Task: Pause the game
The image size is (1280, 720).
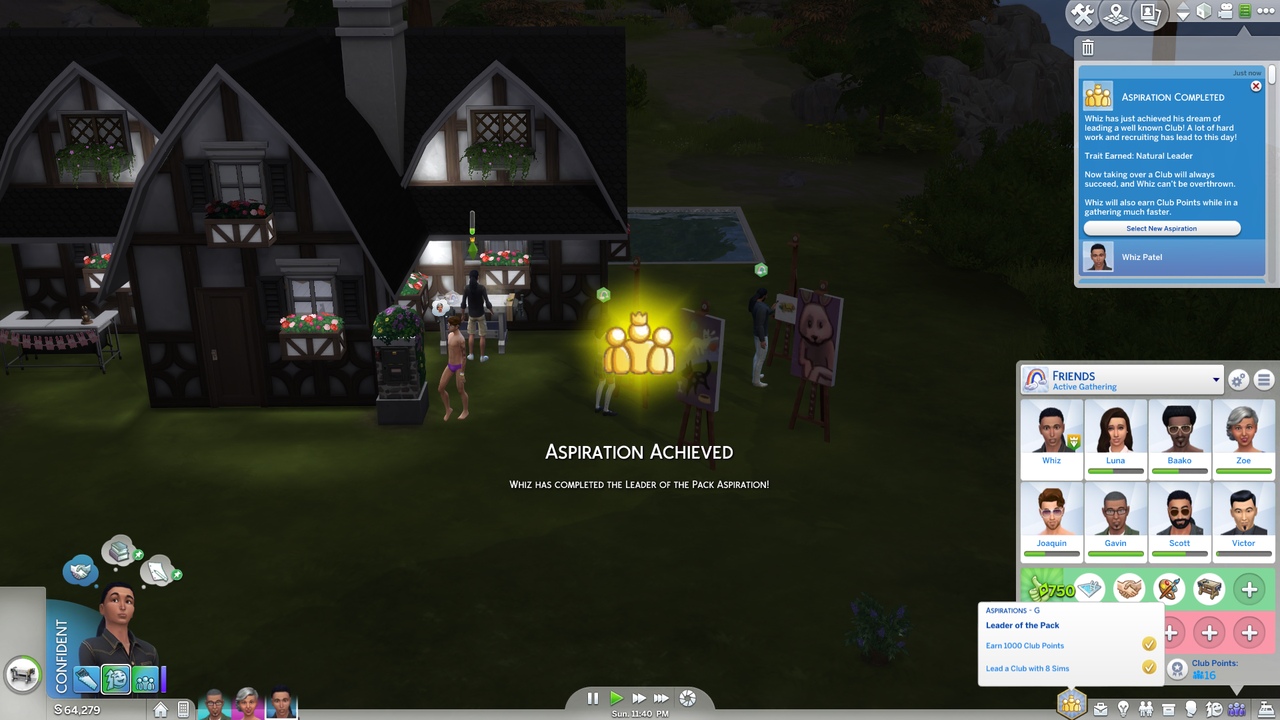Action: pos(593,698)
